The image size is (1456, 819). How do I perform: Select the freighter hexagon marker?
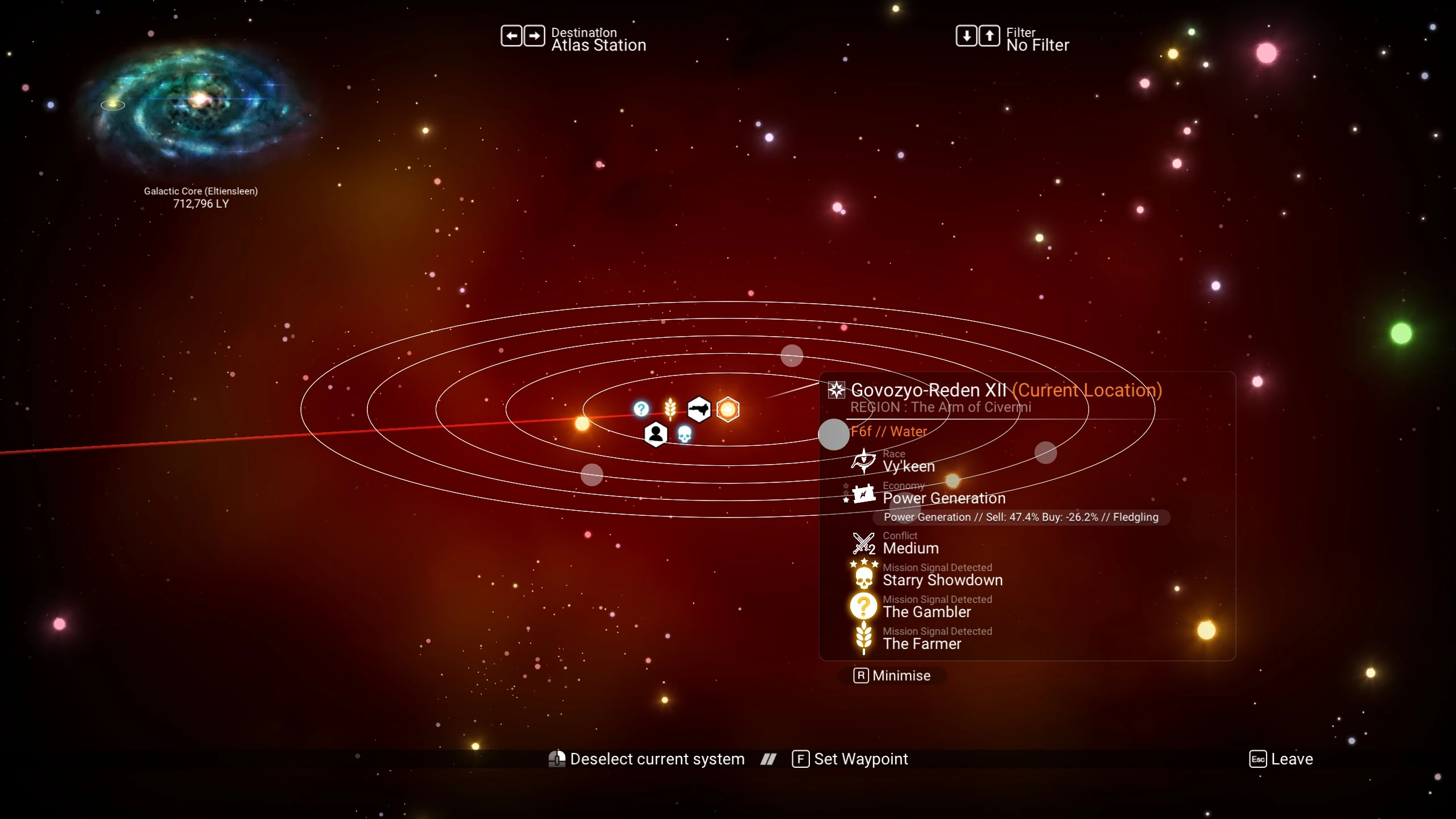coord(698,409)
